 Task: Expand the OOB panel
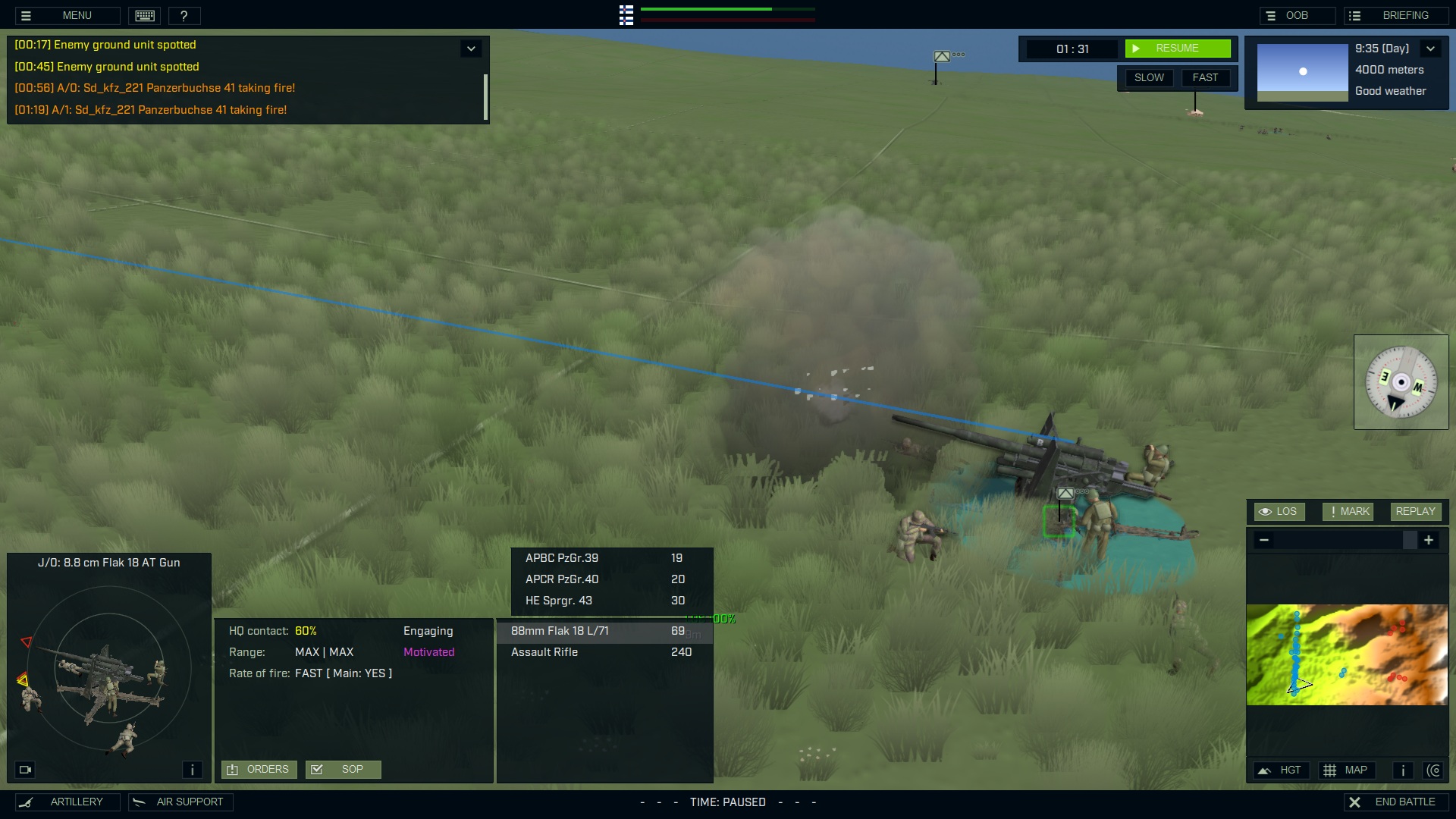pyautogui.click(x=1297, y=15)
